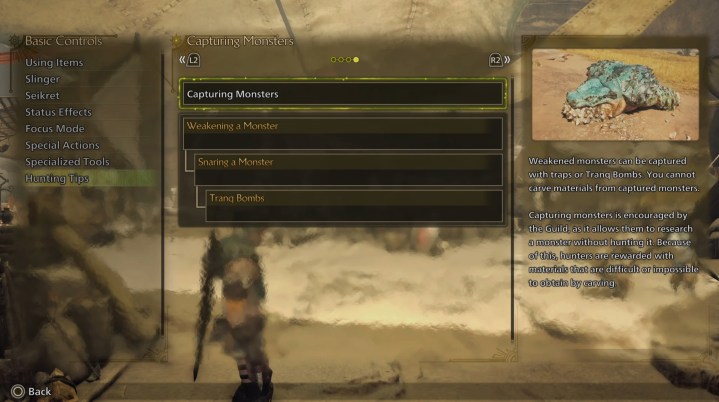The image size is (719, 402).
Task: Open Specialized Tools entry
Action: coord(67,162)
